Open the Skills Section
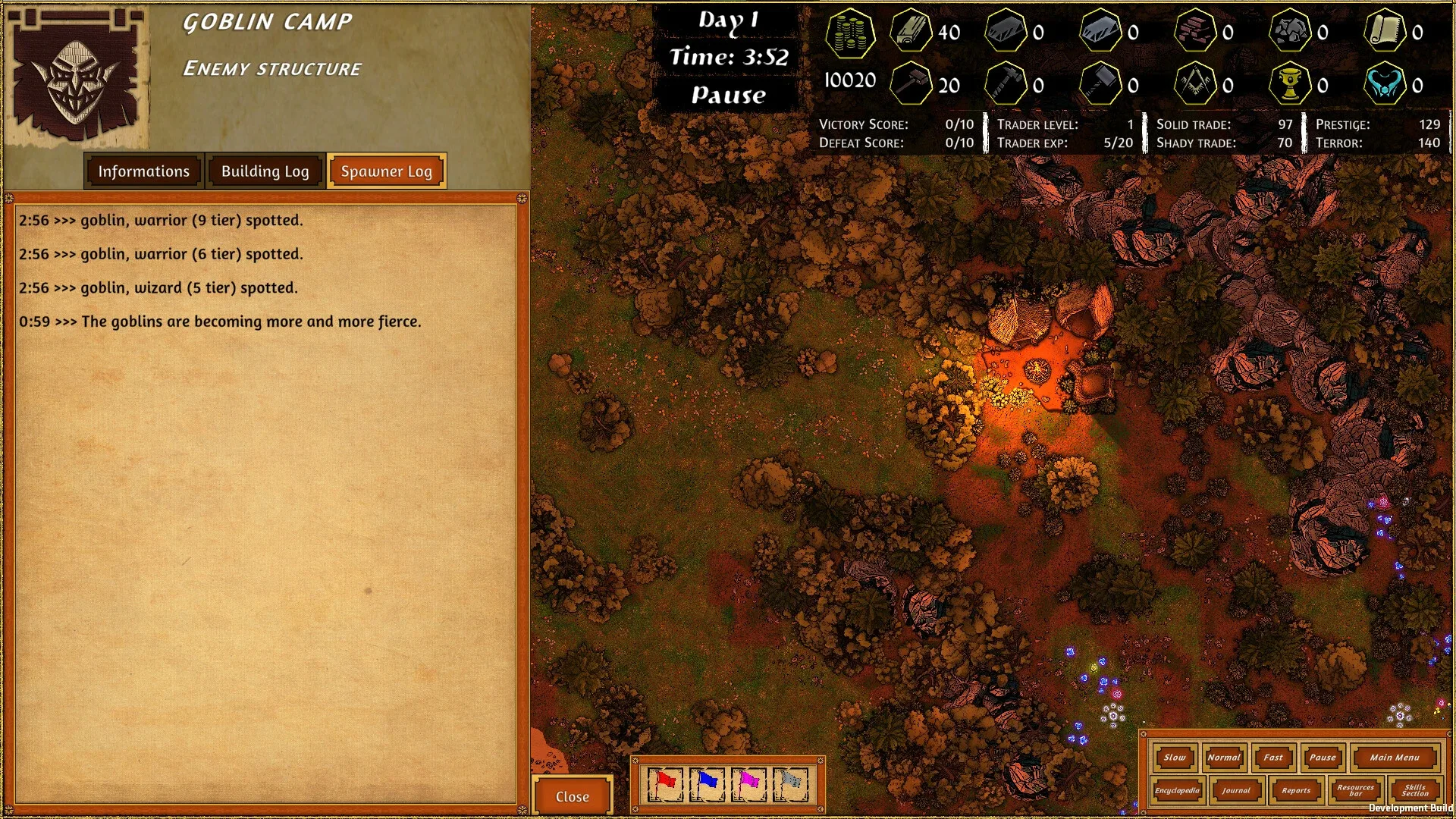Image resolution: width=1456 pixels, height=819 pixels. (x=1415, y=790)
